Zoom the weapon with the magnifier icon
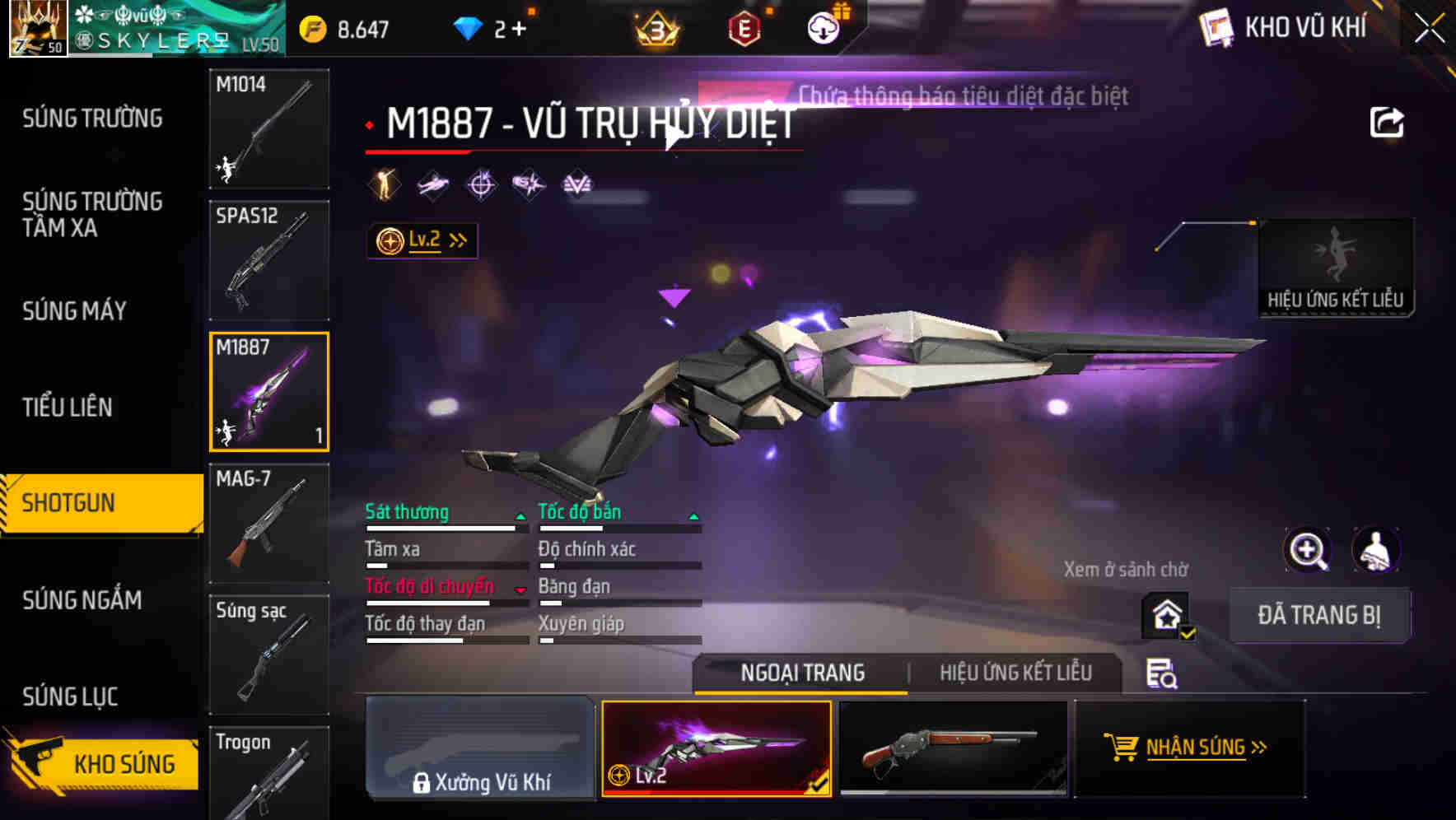This screenshot has height=820, width=1456. 1309,550
